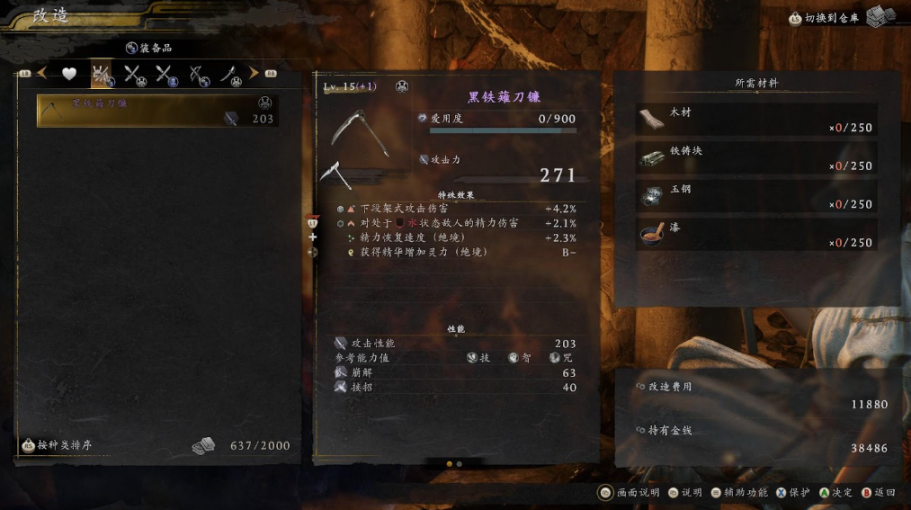Switch to the white heart favorites tab
The width and height of the screenshot is (911, 510).
69,73
